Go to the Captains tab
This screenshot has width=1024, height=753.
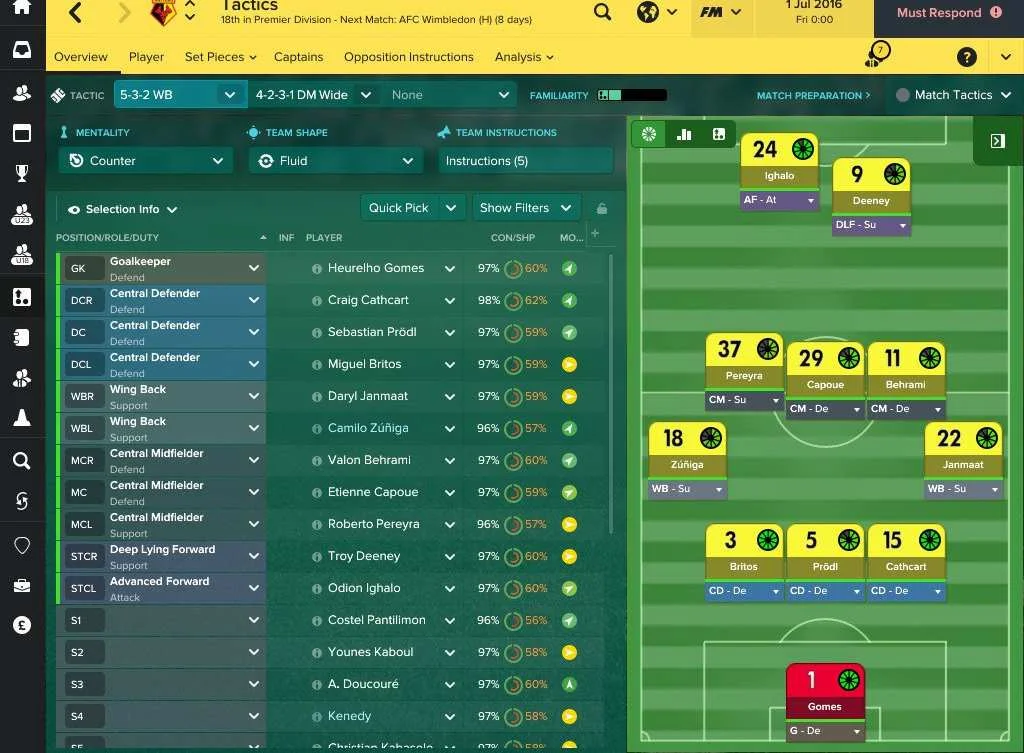(298, 57)
